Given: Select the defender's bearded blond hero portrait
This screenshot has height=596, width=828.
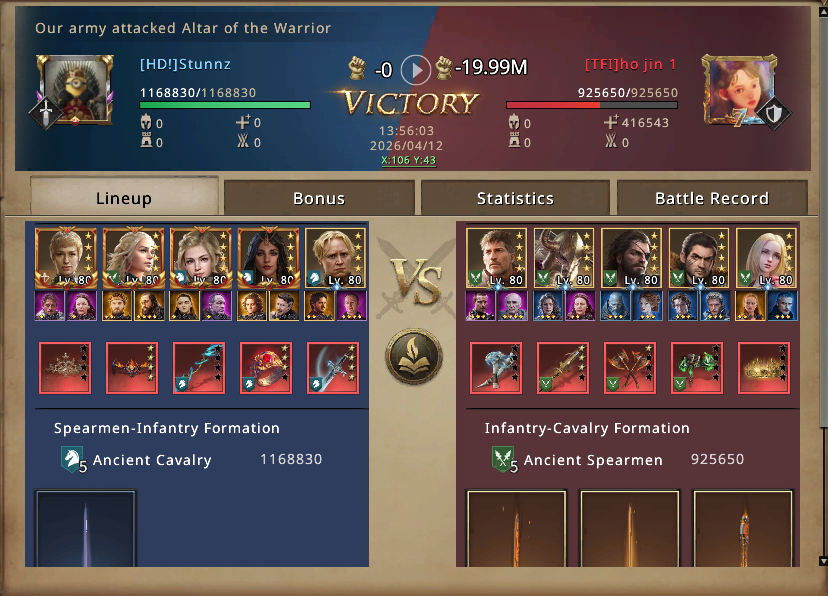Looking at the screenshot, I should pyautogui.click(x=496, y=257).
